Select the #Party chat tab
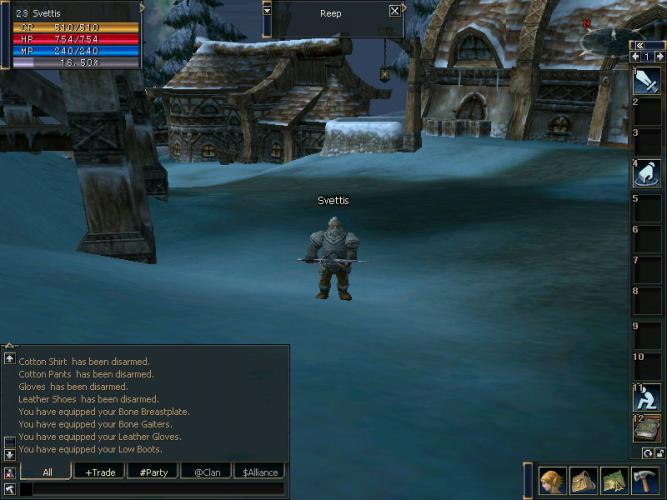 click(153, 472)
